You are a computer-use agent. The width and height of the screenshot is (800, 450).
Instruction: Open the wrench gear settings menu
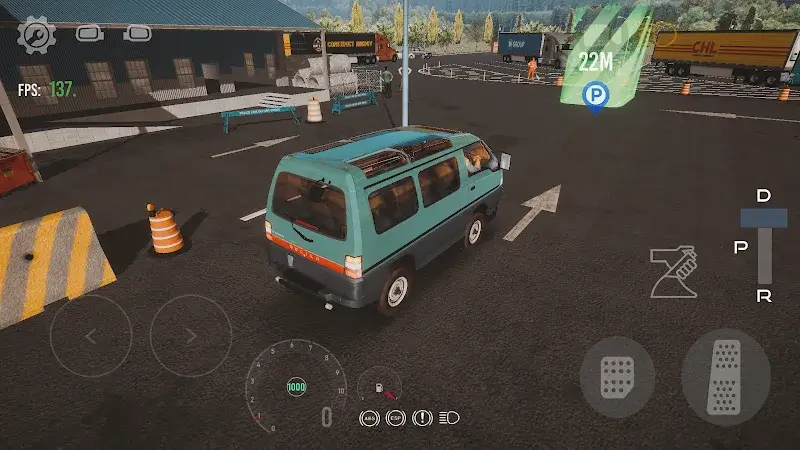[x=37, y=35]
